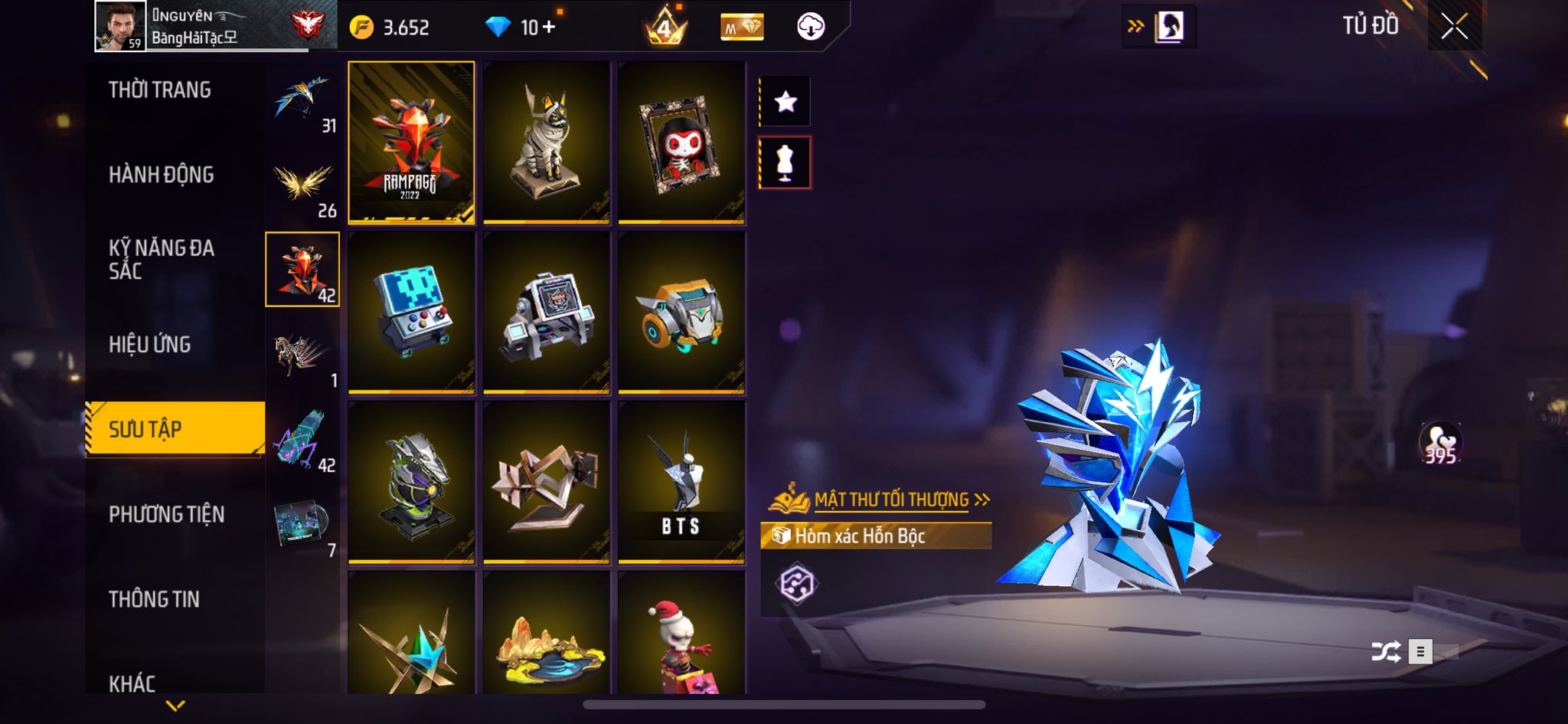
Task: Choose the blue arcade machine loot box
Action: pos(411,313)
